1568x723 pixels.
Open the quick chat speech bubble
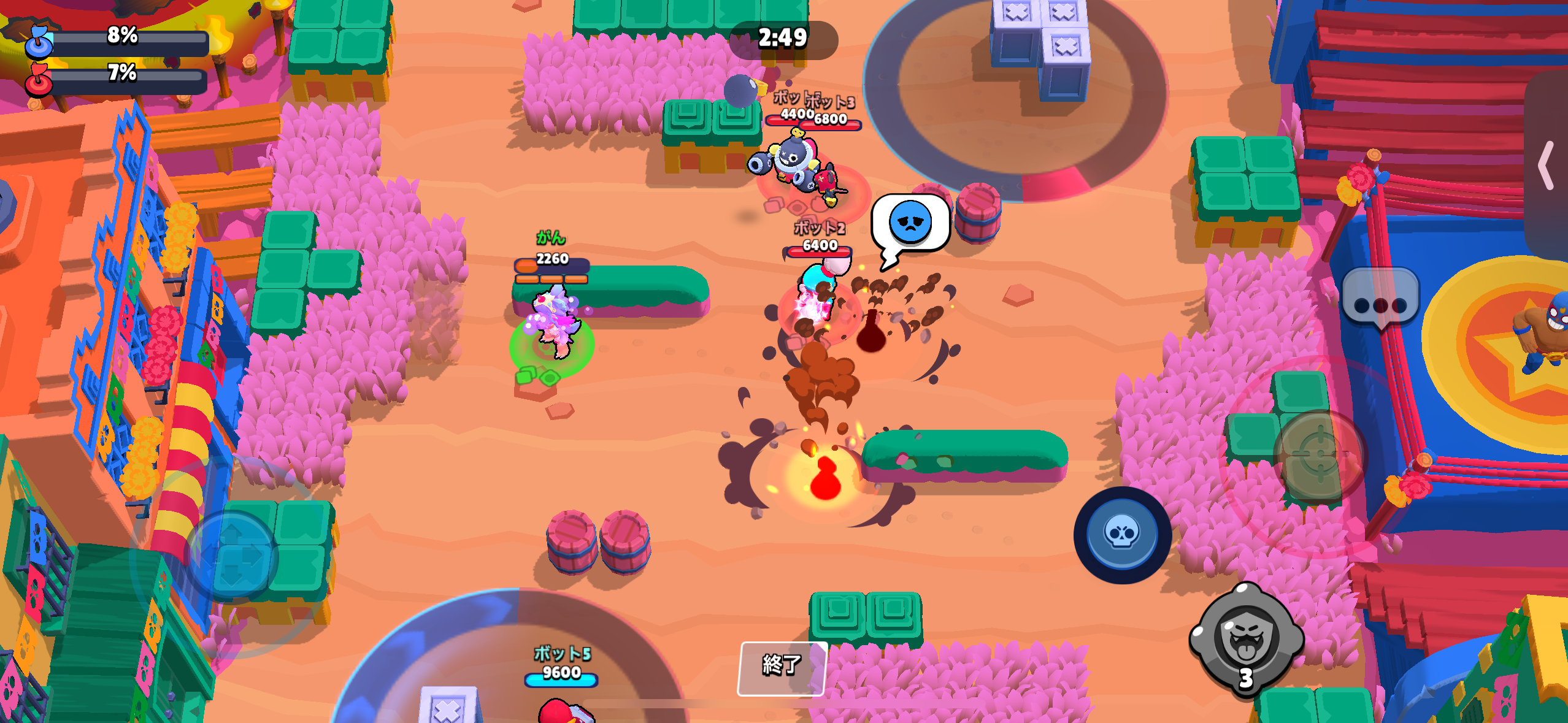[1380, 300]
